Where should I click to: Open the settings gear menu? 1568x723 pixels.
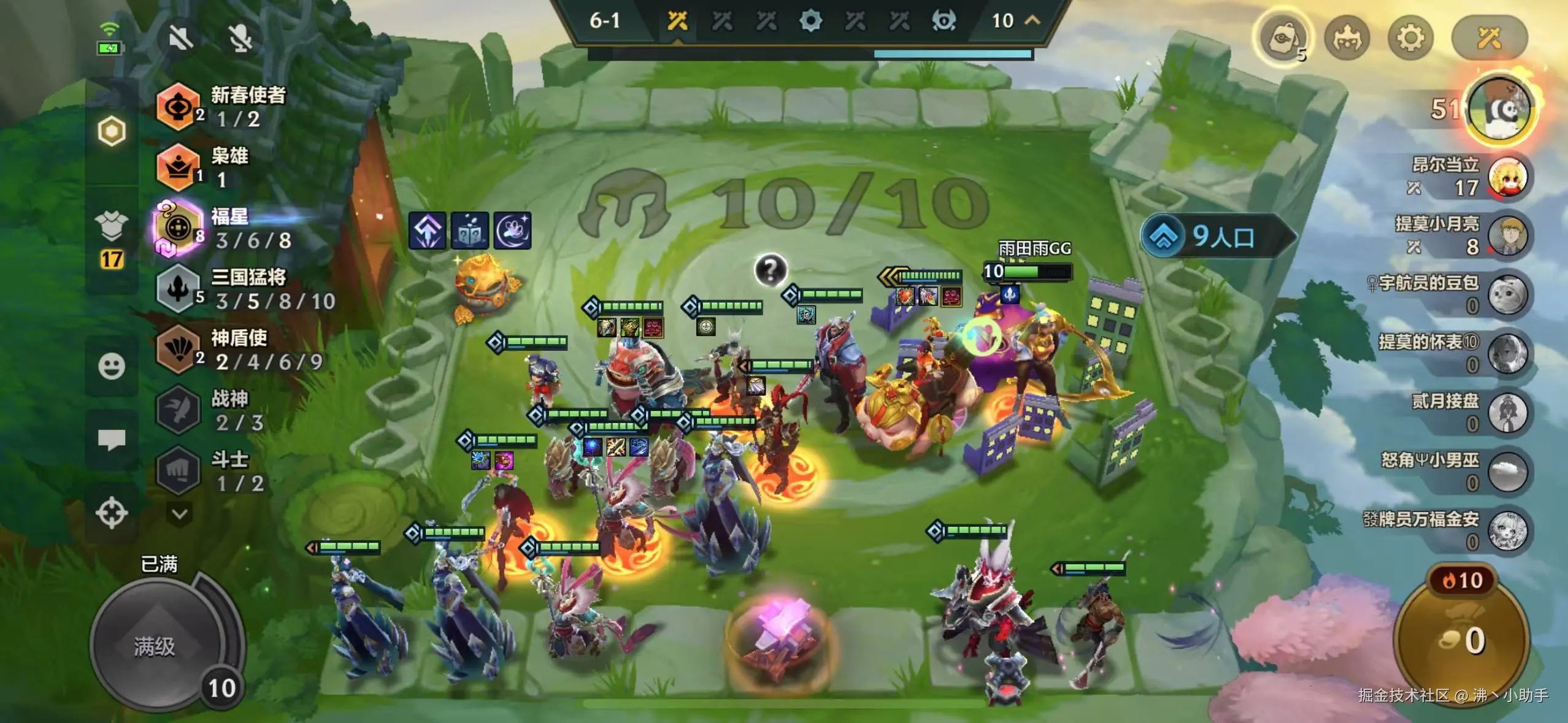pyautogui.click(x=1410, y=39)
